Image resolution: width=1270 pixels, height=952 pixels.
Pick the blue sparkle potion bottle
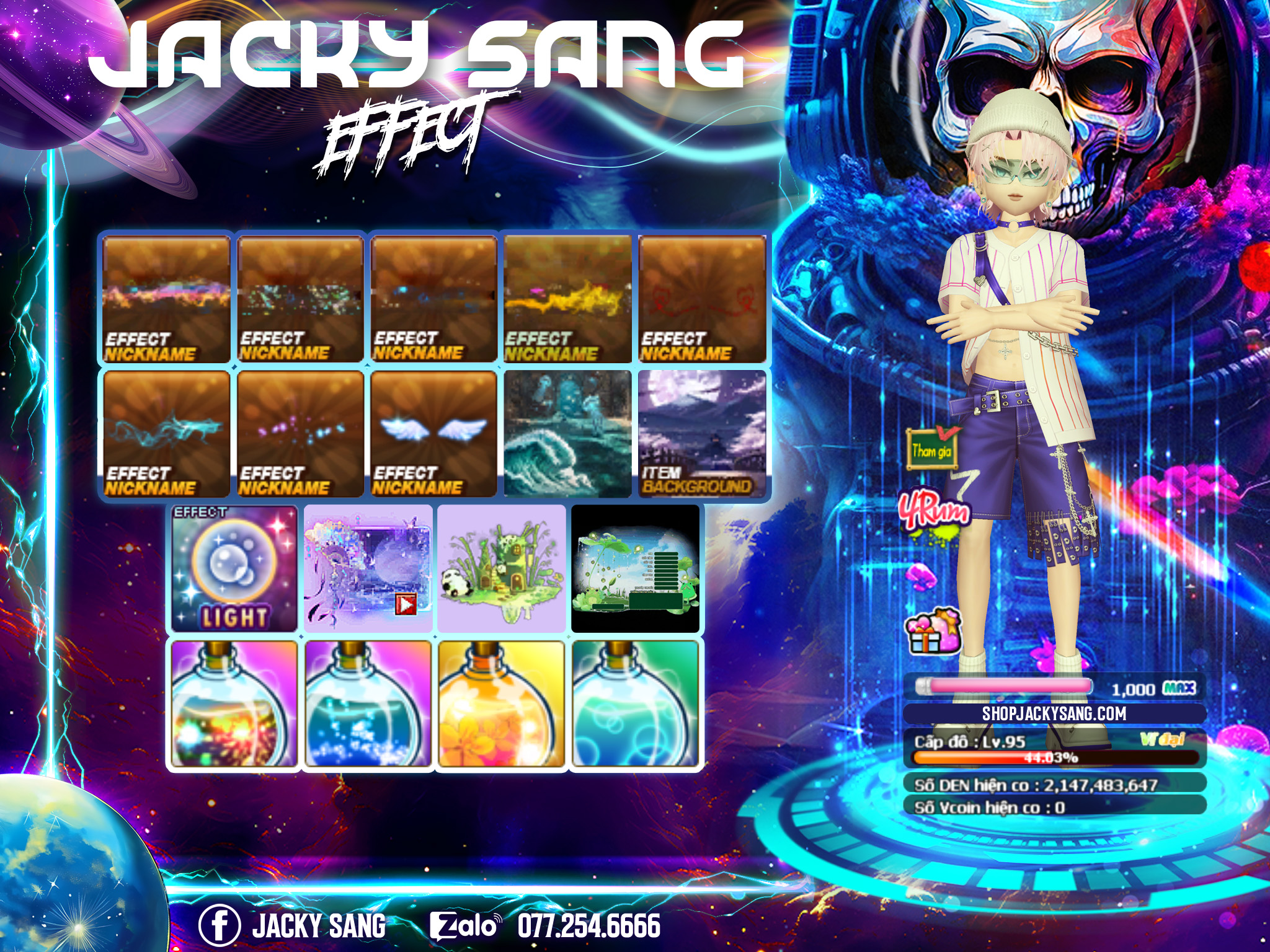[368, 704]
